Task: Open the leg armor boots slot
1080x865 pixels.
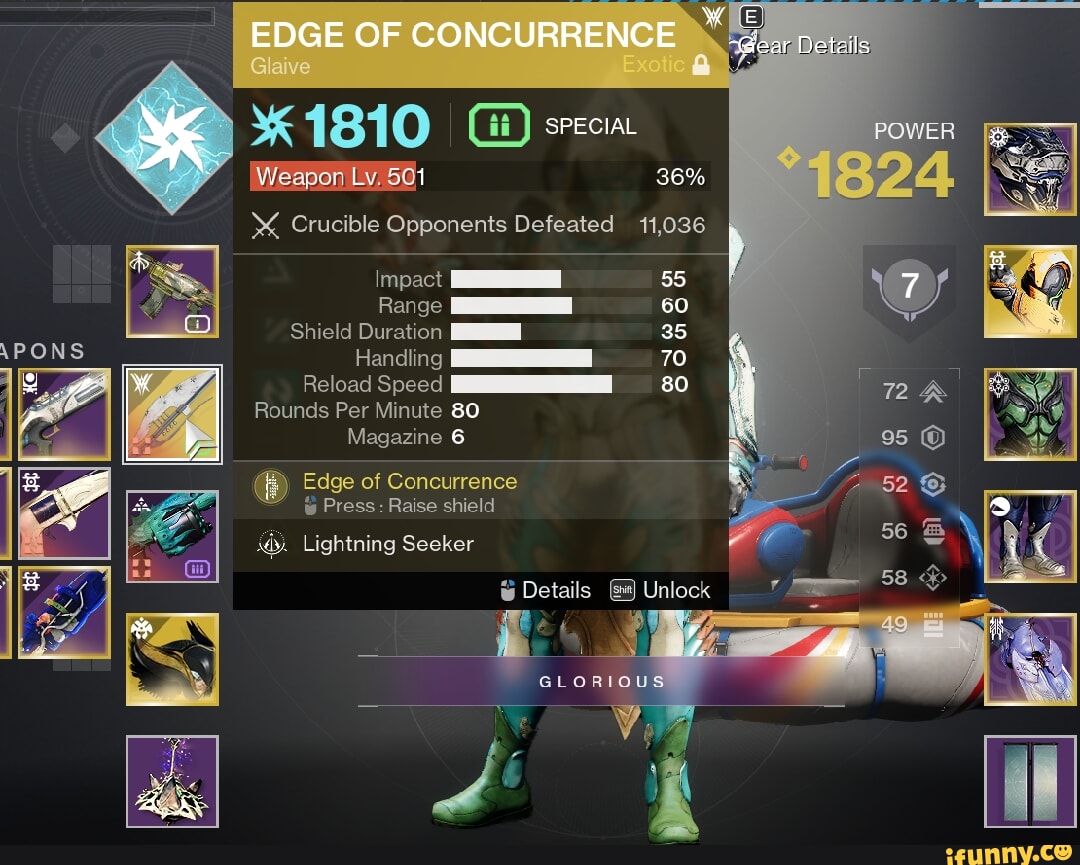Action: 1030,536
